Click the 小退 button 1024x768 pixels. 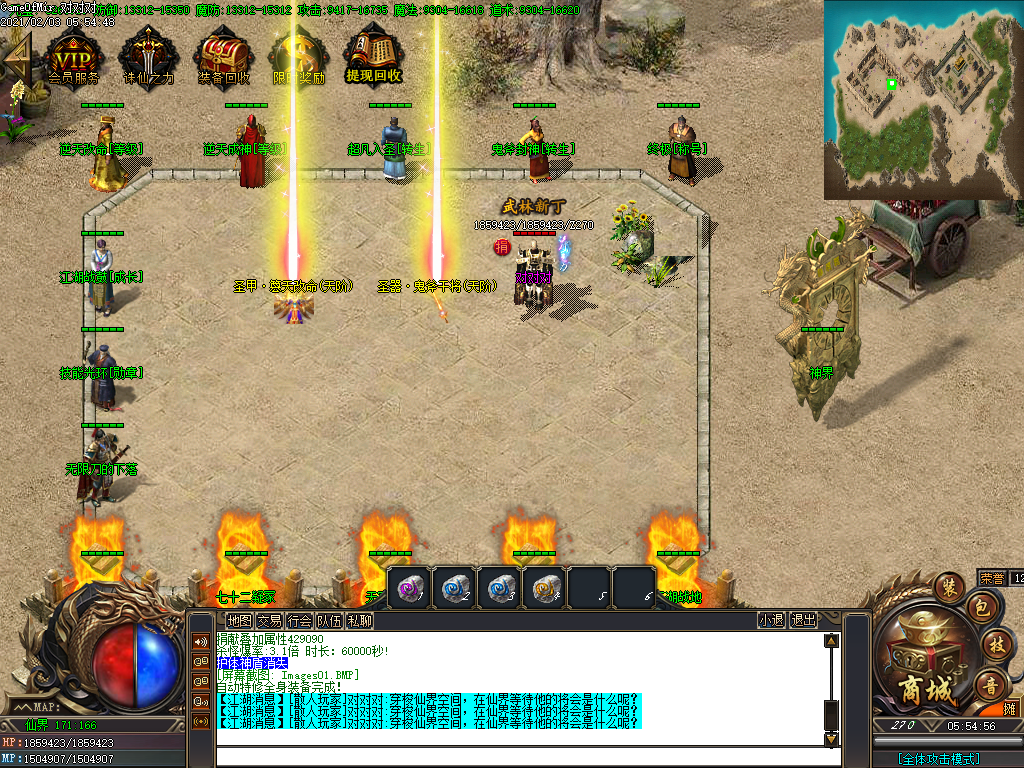click(x=771, y=620)
